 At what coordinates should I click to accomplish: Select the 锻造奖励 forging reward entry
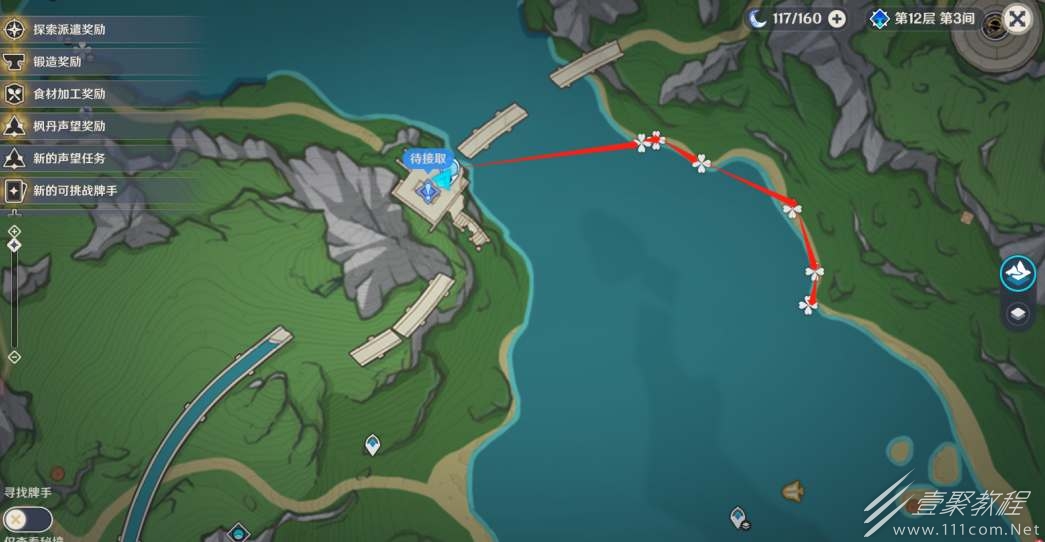57,62
